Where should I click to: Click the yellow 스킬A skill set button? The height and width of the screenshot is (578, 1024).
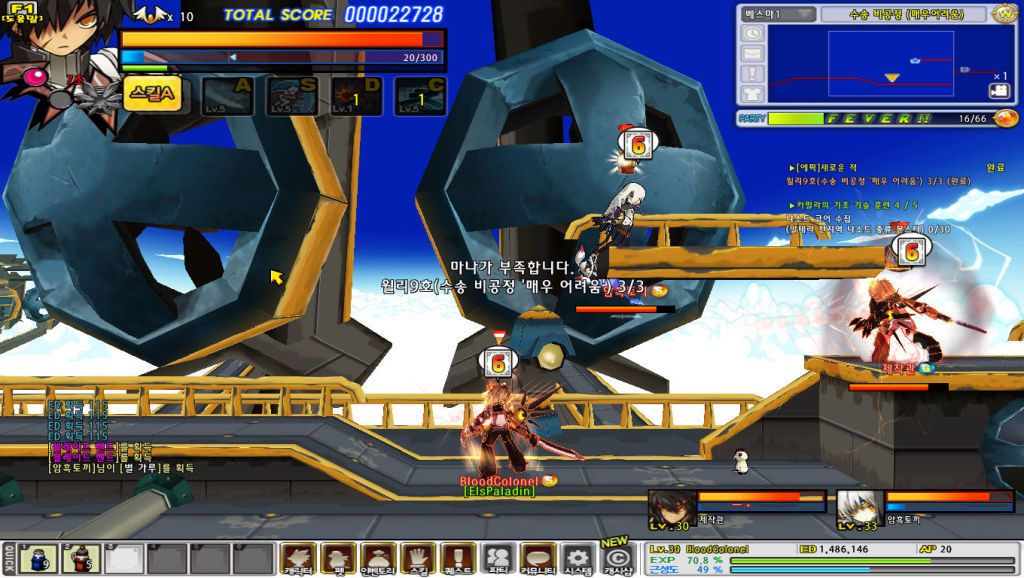point(153,95)
